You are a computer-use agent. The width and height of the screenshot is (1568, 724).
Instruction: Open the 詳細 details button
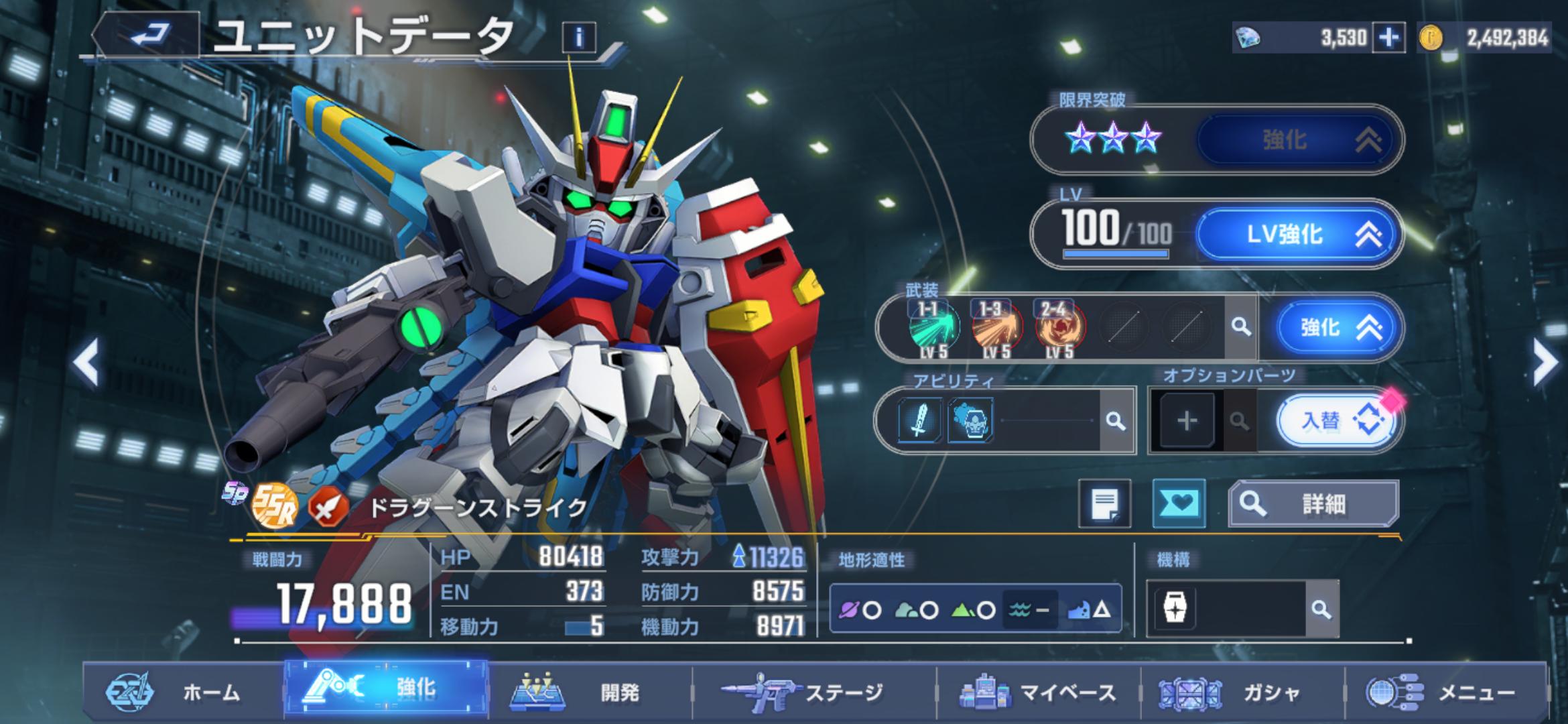click(1313, 503)
